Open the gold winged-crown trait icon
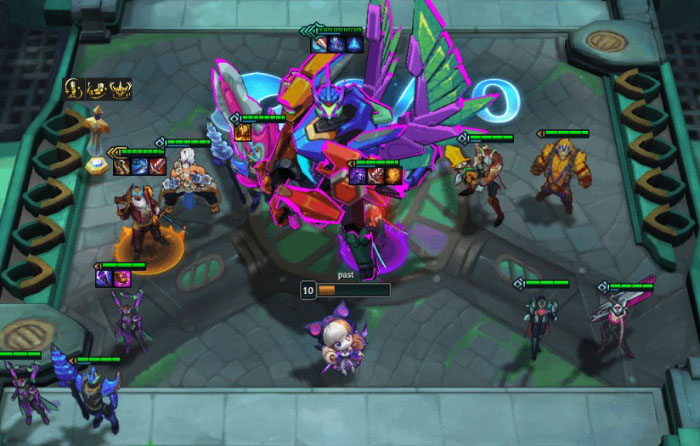 point(121,88)
